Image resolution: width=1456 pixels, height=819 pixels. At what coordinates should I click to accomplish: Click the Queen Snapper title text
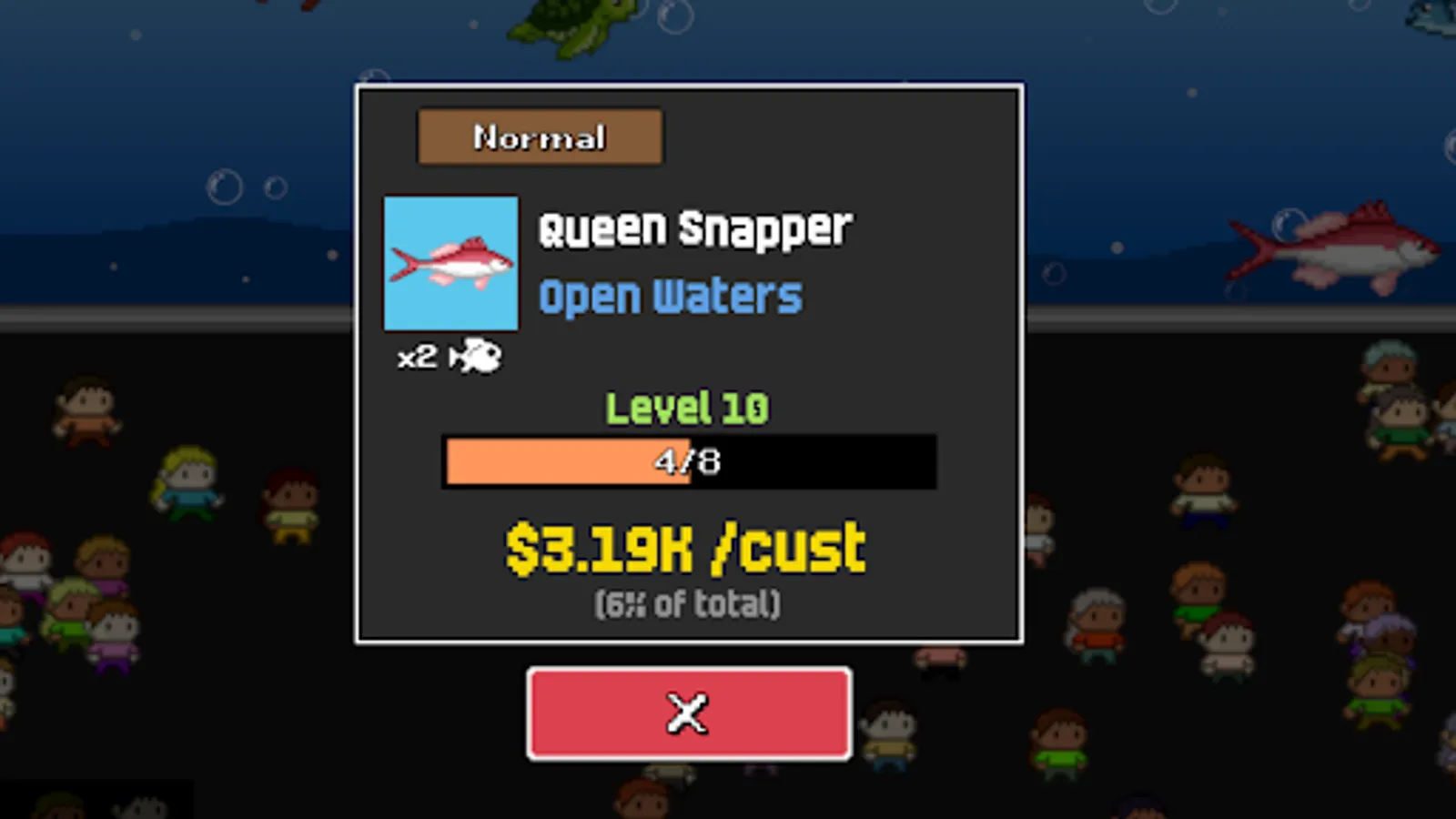pyautogui.click(x=694, y=228)
